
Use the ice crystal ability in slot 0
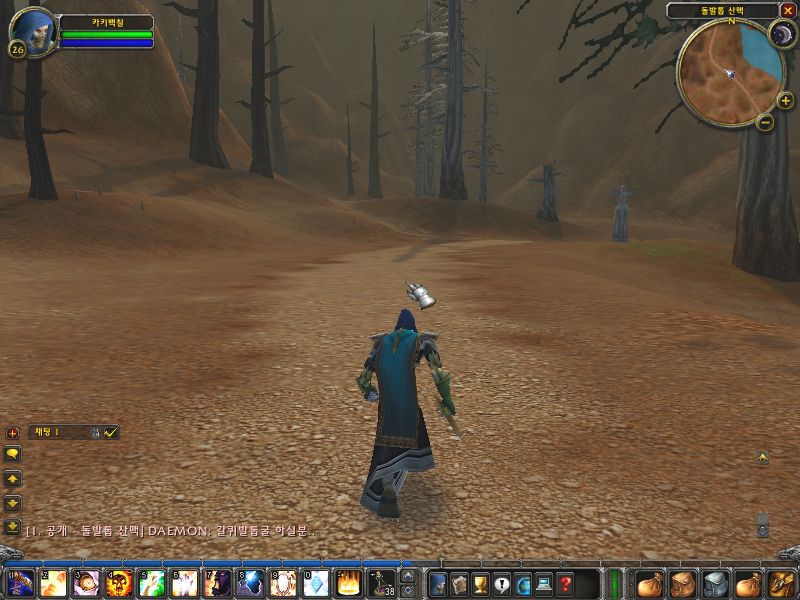pyautogui.click(x=315, y=583)
